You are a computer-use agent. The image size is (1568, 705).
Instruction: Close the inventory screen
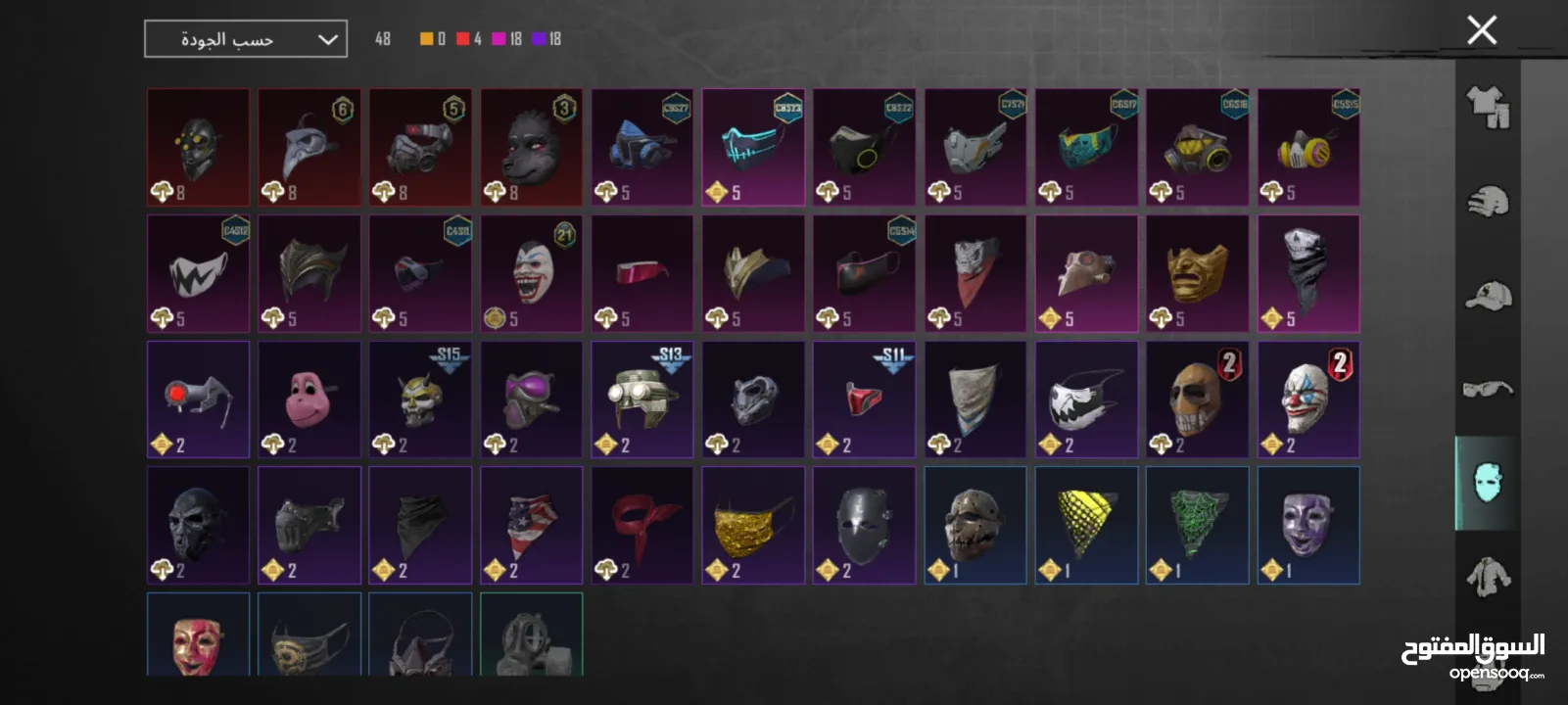[1482, 30]
